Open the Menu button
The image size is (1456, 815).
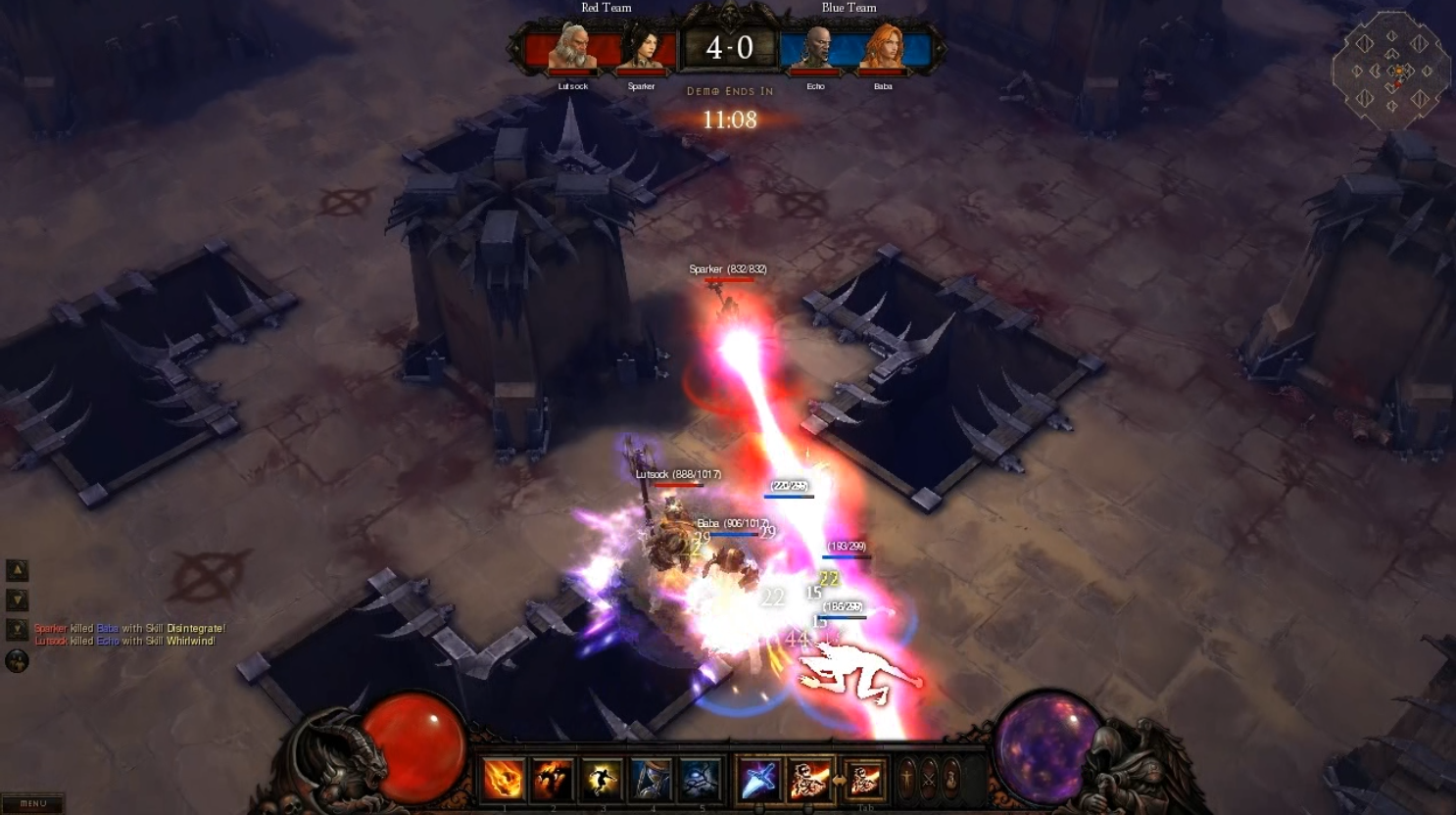pos(32,803)
